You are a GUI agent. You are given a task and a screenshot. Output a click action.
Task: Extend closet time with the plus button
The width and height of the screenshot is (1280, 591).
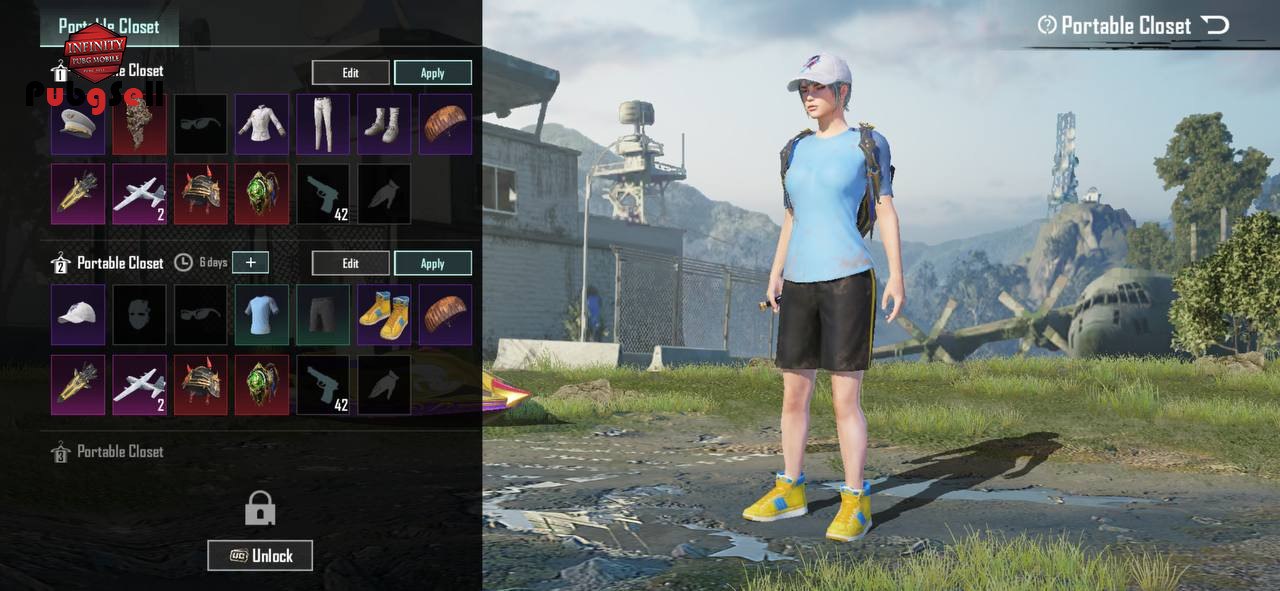click(x=250, y=262)
